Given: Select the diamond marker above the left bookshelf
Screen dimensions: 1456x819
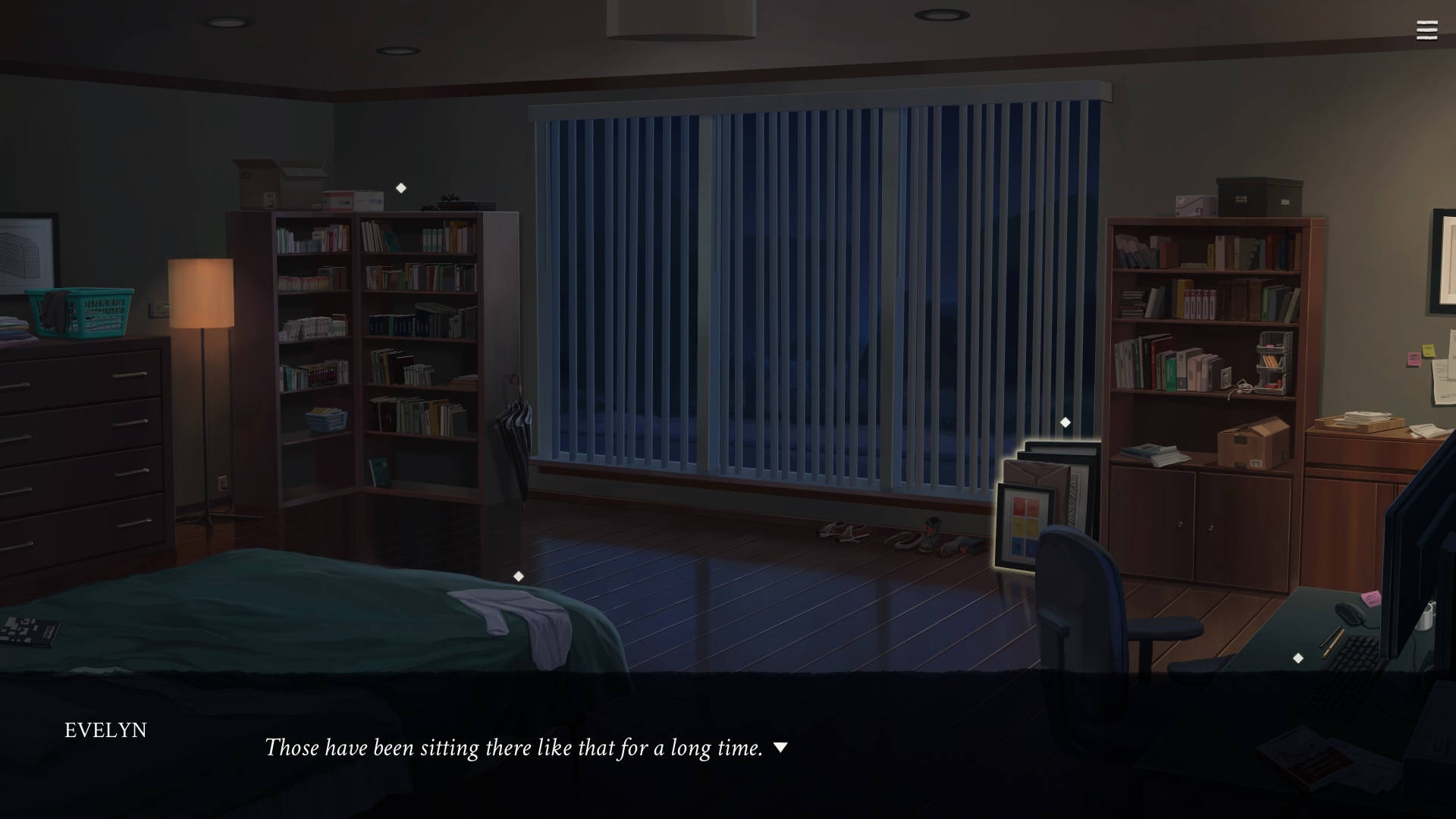Looking at the screenshot, I should tap(401, 188).
